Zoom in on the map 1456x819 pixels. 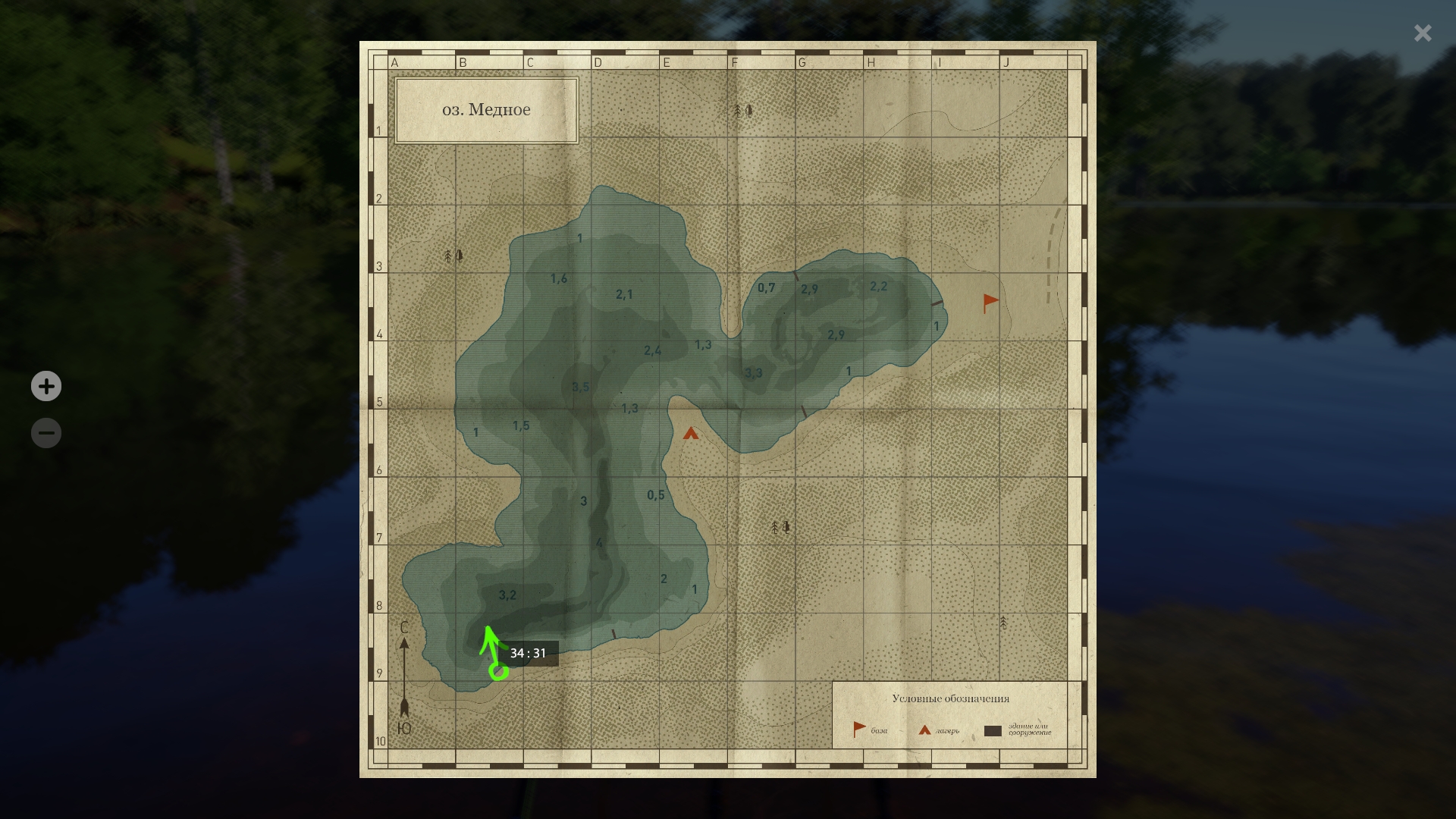[x=46, y=386]
